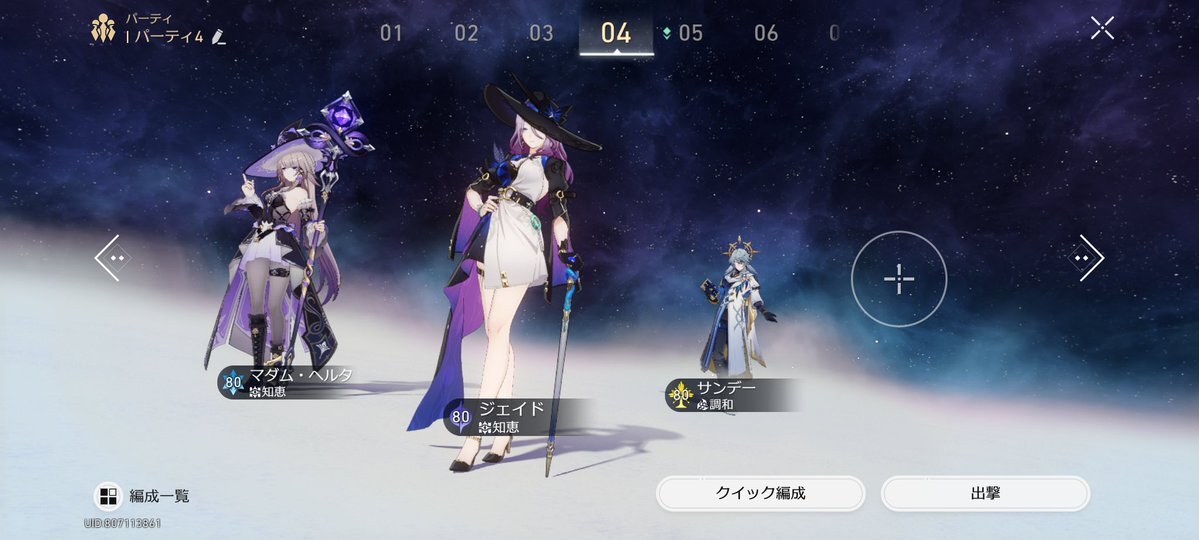
Task: Open the 編成一覧 formation list
Action: (x=143, y=496)
